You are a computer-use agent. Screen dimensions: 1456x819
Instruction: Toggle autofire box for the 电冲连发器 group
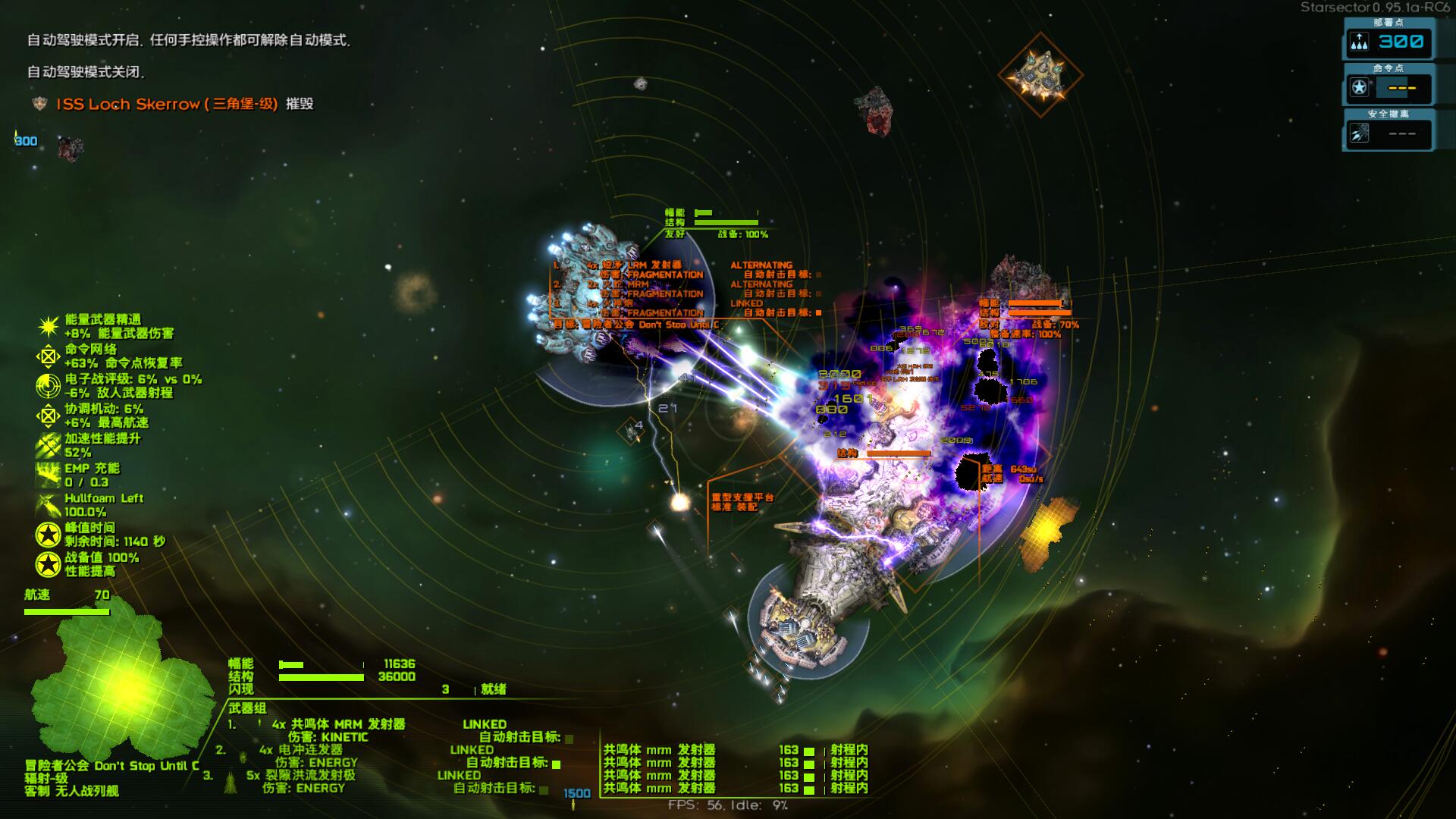tap(557, 764)
